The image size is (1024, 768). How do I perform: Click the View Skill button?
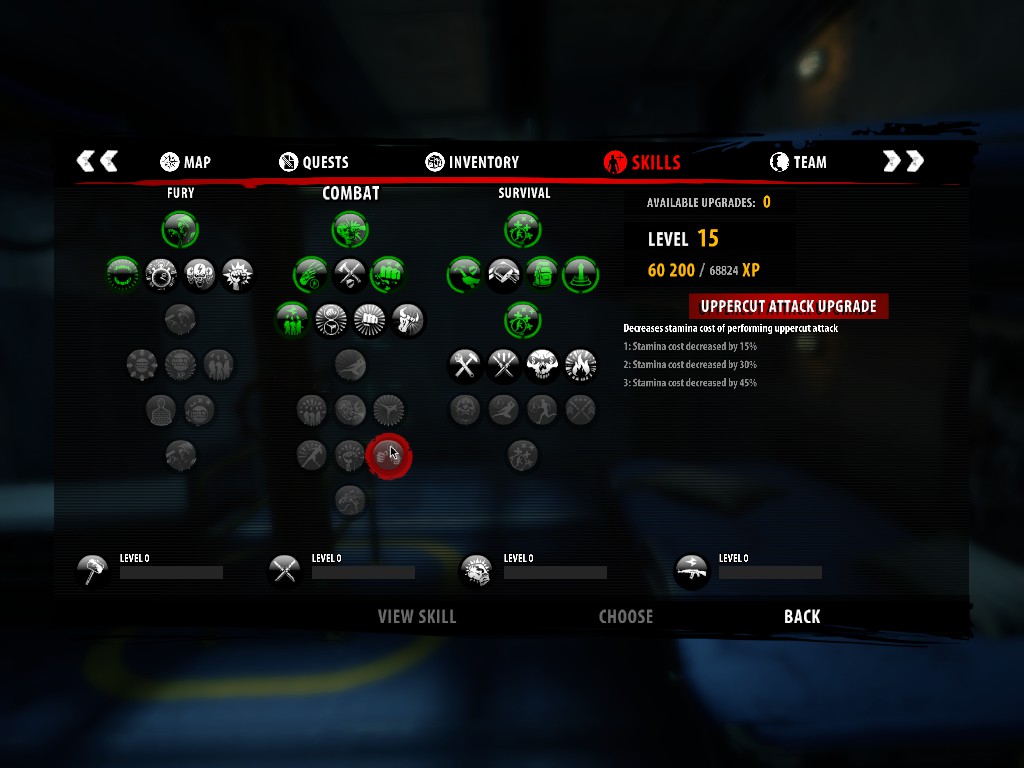(417, 617)
